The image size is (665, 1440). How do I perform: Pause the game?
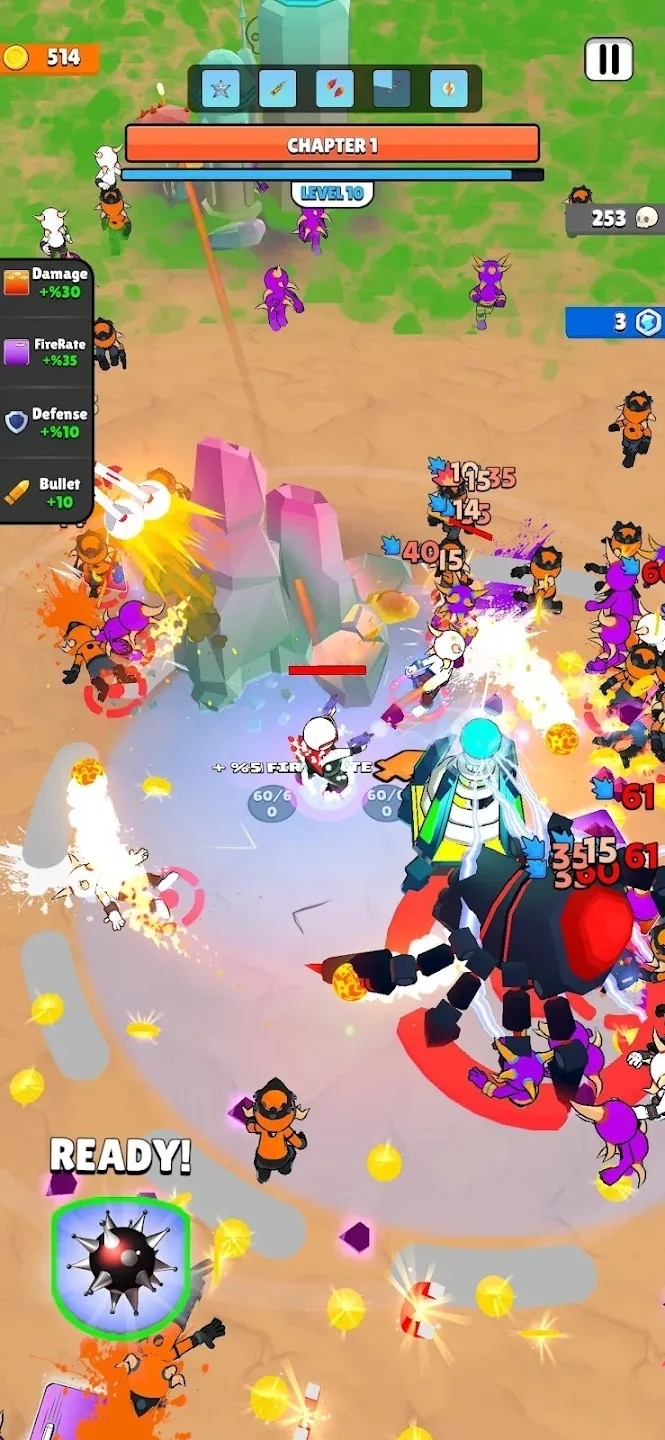(608, 59)
